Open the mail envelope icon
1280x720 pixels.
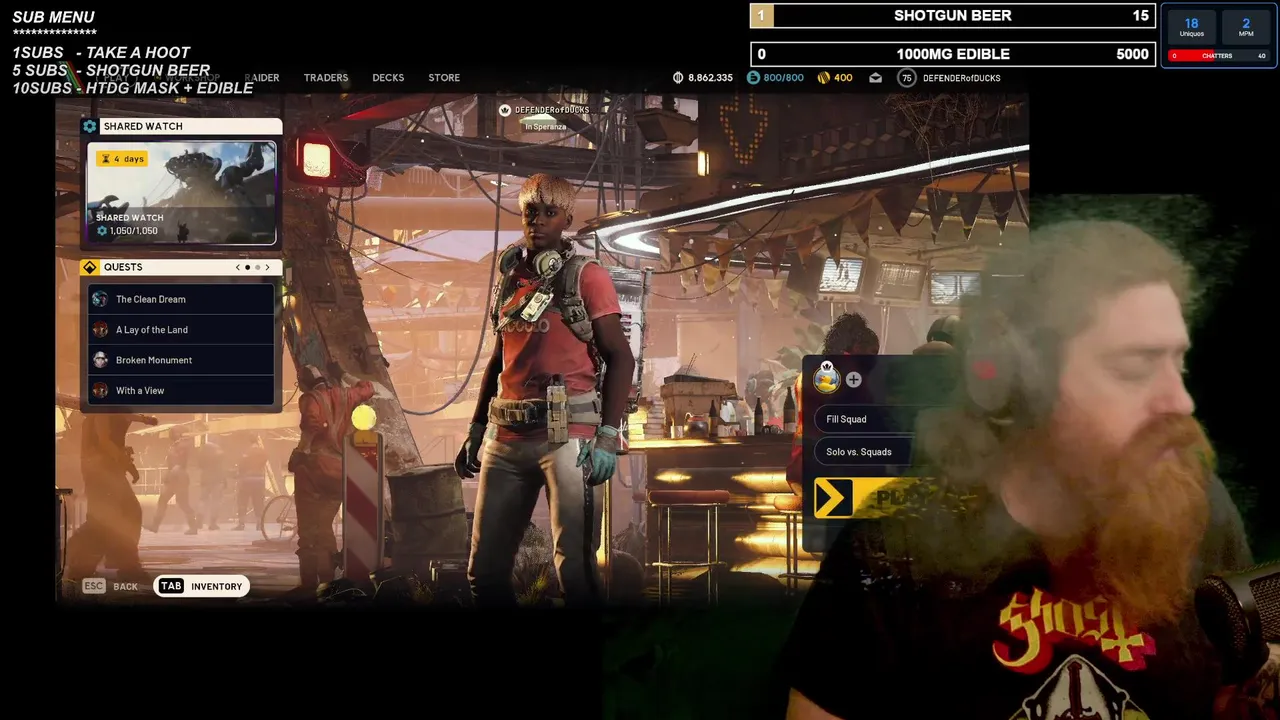coord(875,78)
